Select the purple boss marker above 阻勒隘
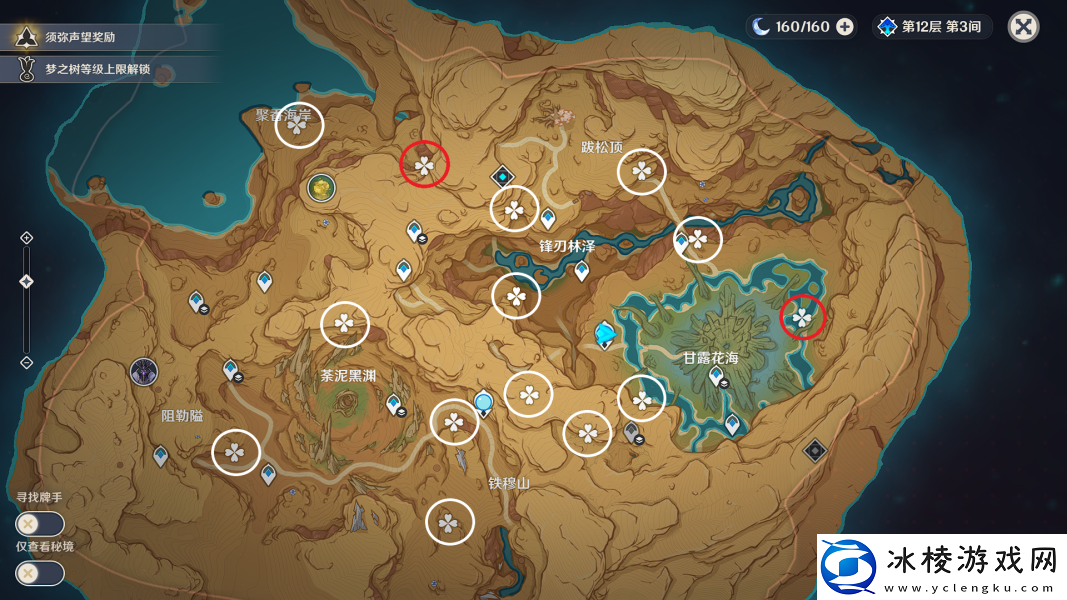Screen dimensions: 1067x600 coord(144,372)
